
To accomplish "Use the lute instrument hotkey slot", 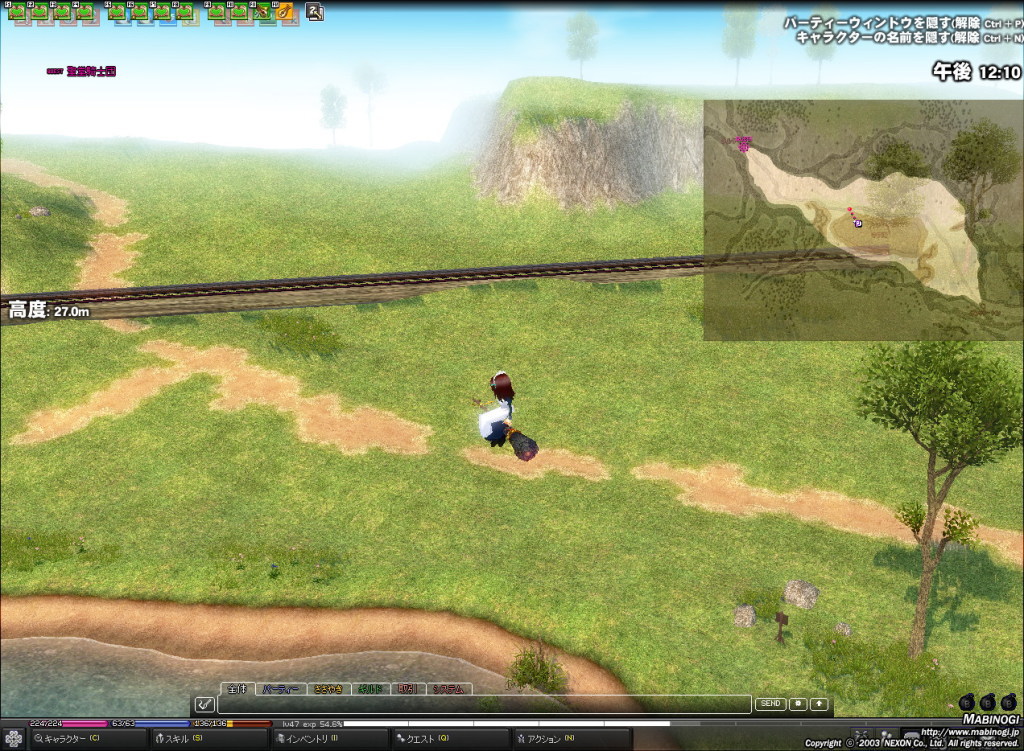I will [x=284, y=12].
